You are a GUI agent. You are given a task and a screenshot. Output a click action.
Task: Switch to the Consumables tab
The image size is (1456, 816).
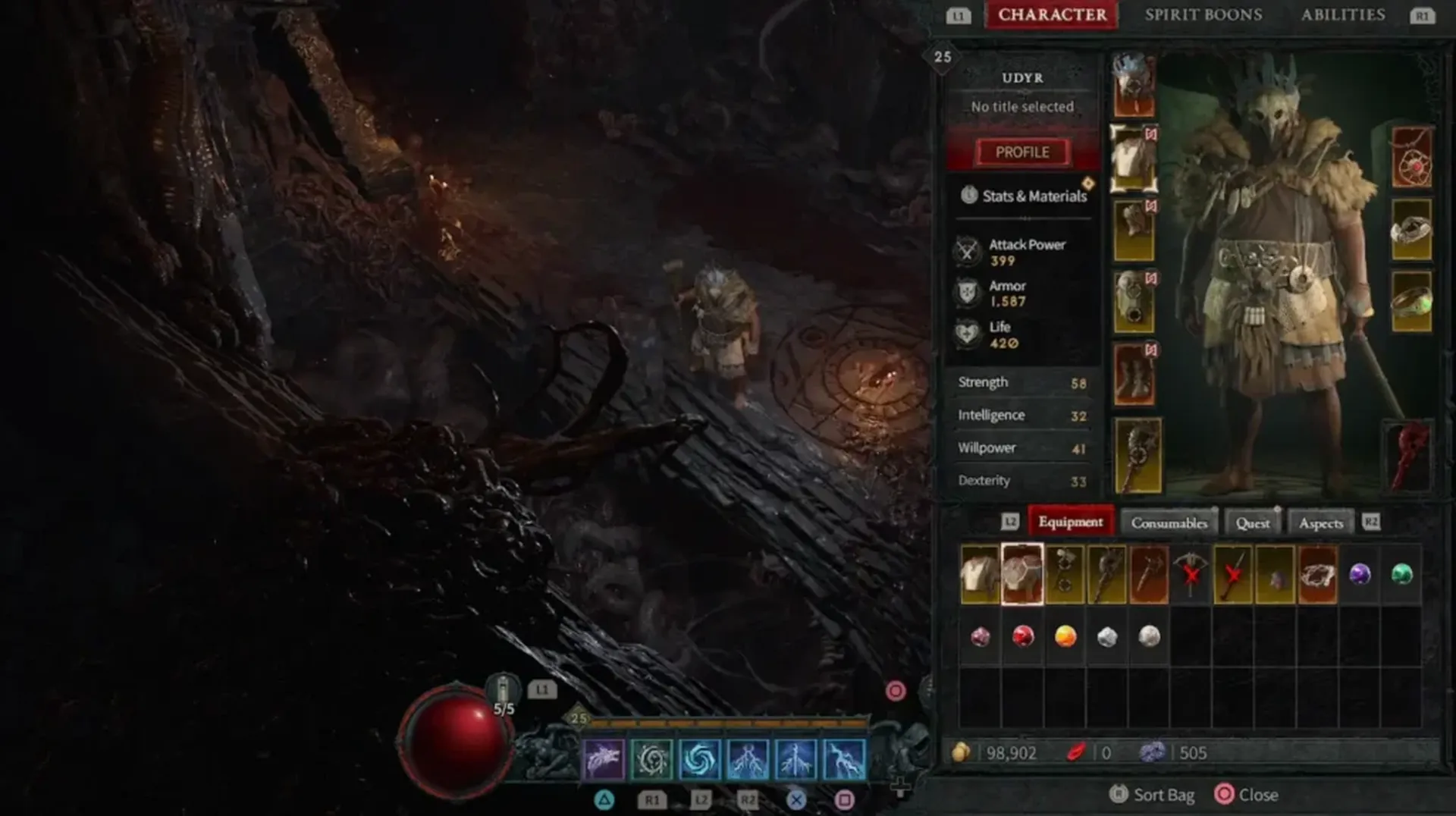tap(1169, 523)
